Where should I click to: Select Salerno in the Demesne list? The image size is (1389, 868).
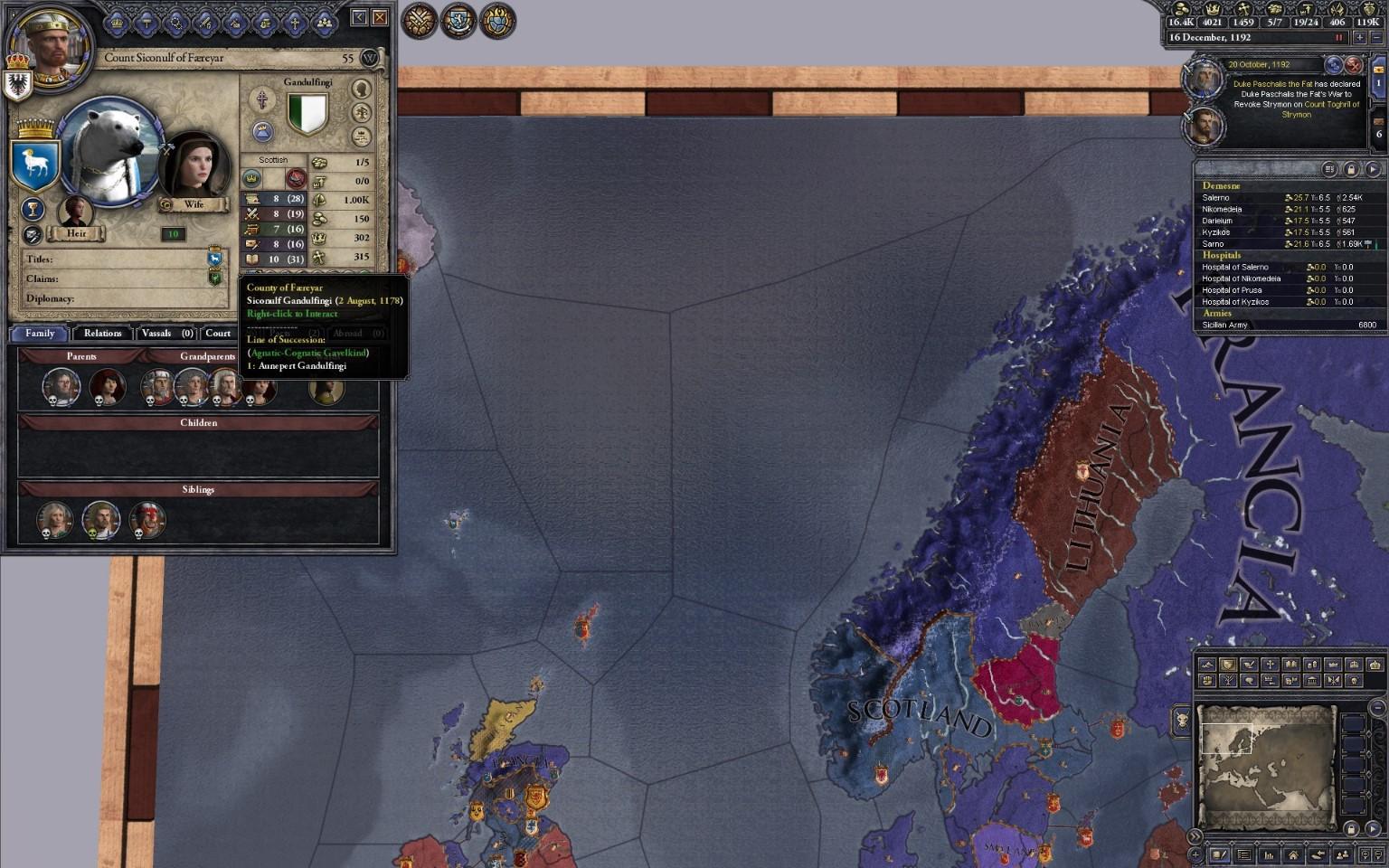click(1216, 198)
